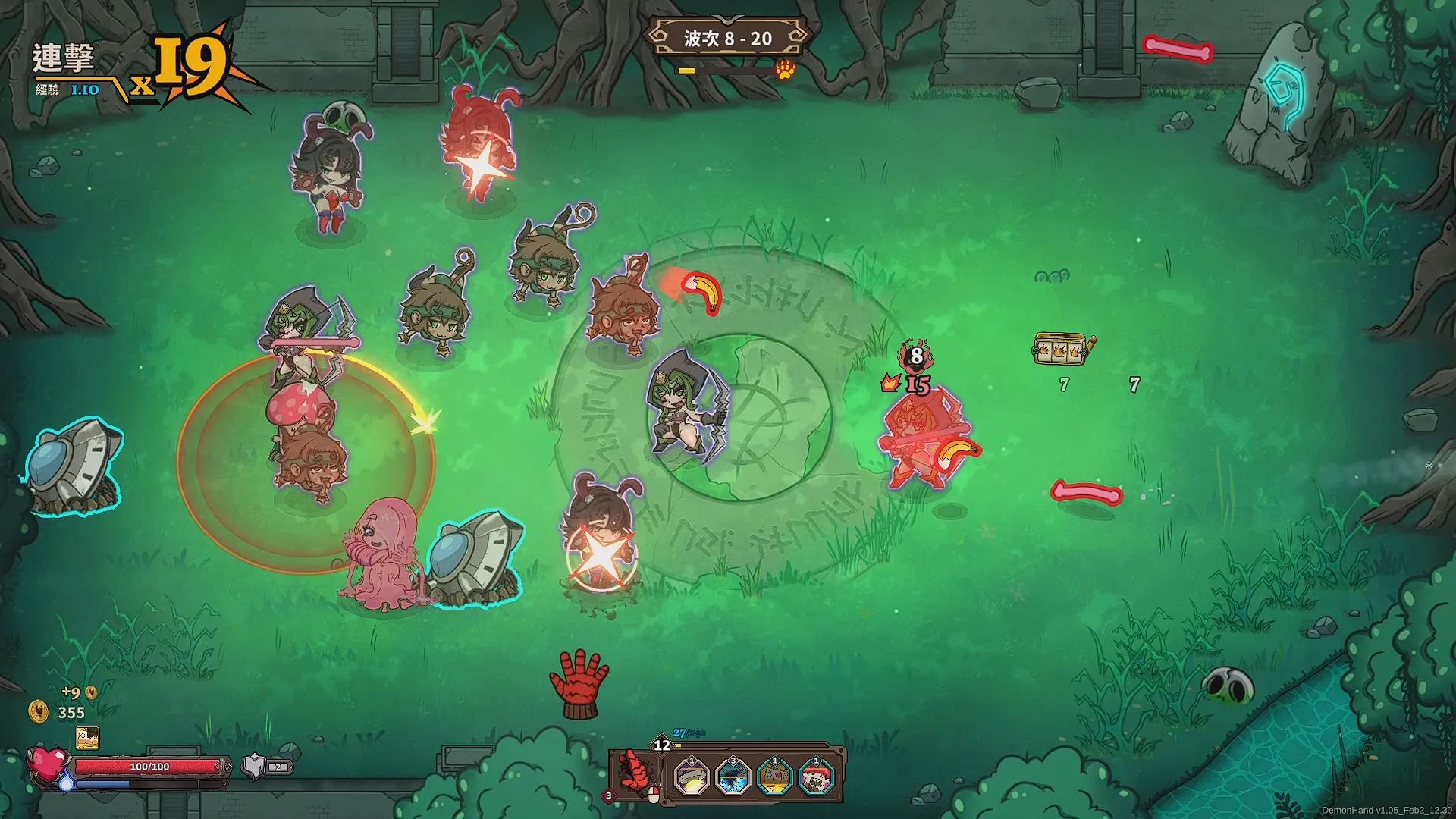The width and height of the screenshot is (1456, 819).
Task: Activate the yellow slash skill icon
Action: tap(691, 777)
